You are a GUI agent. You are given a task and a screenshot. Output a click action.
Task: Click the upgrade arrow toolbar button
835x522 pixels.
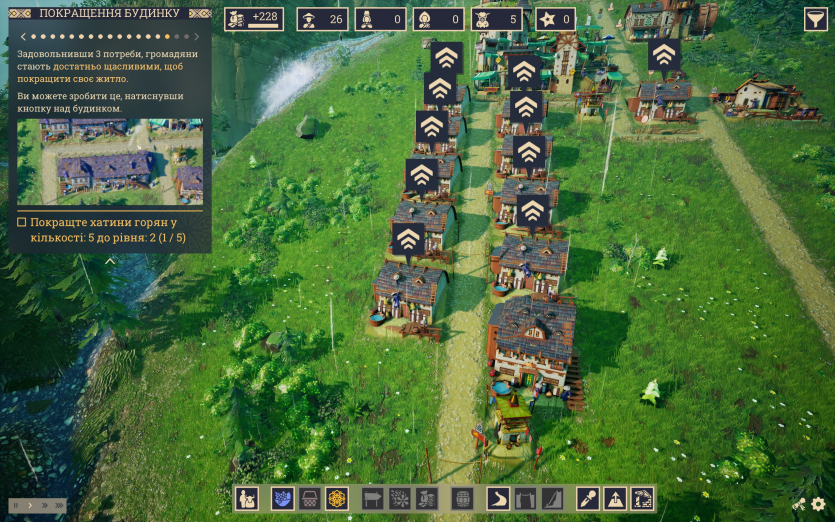[615, 498]
